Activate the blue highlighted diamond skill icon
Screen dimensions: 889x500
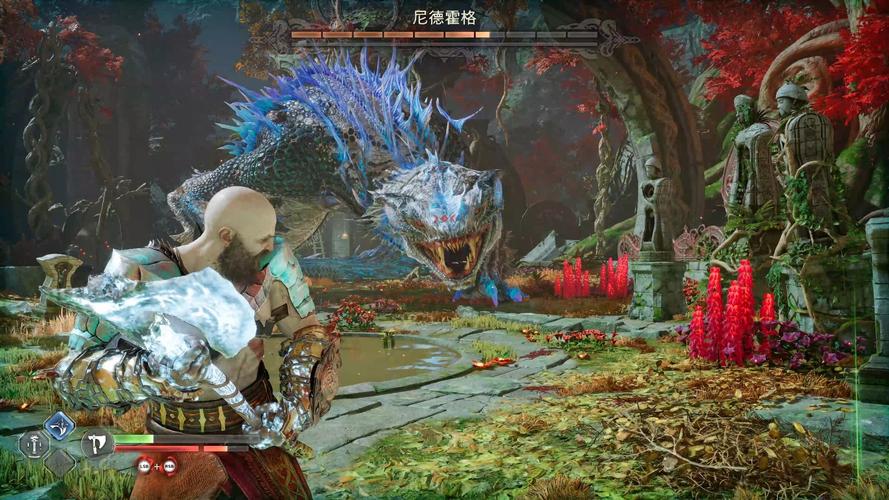tap(60, 427)
